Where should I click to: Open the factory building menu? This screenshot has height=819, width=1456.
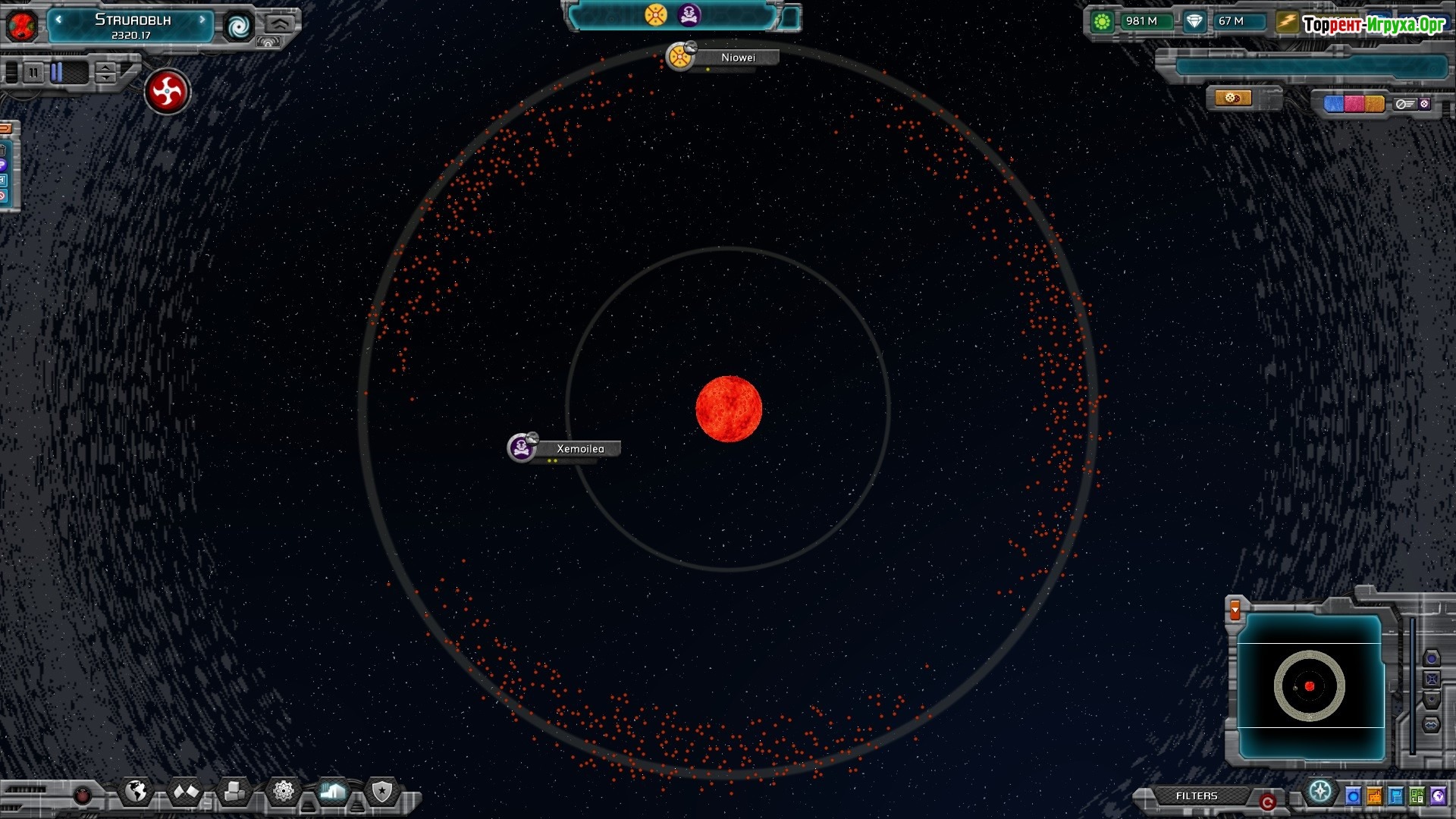333,792
